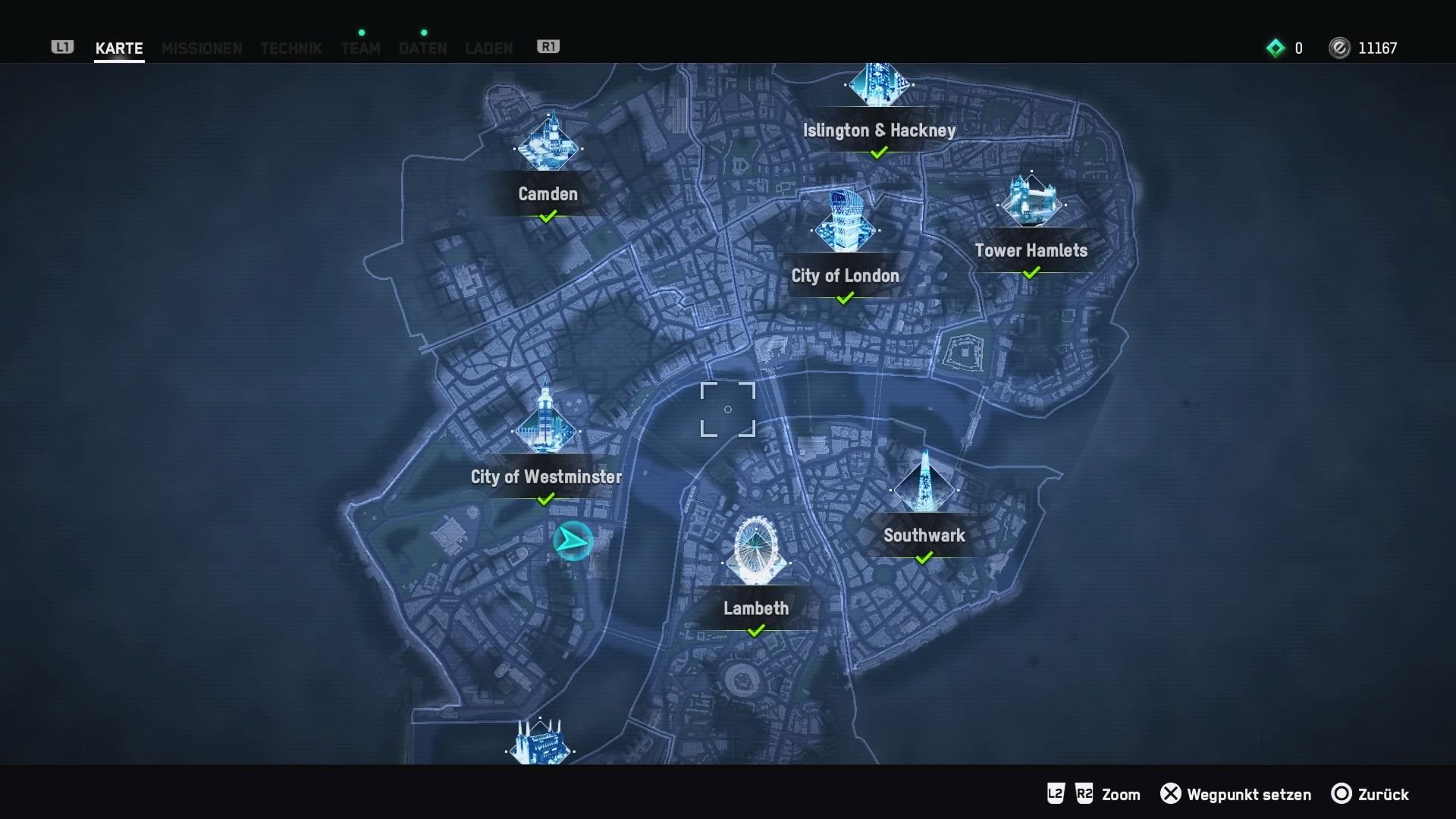1456x819 pixels.
Task: Open the TECHNIK tab
Action: point(291,48)
